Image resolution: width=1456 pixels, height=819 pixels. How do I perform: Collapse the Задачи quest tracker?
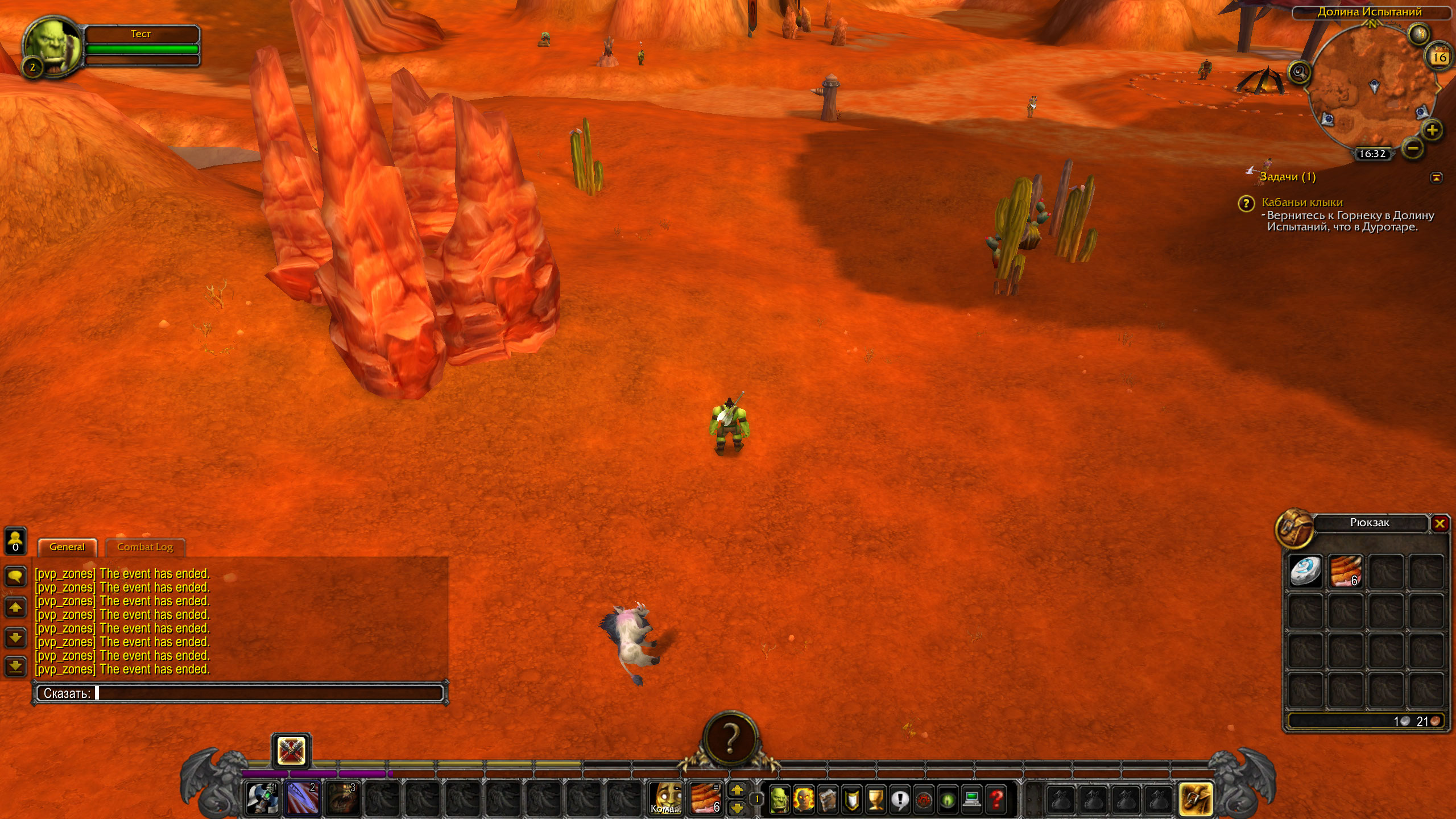pos(1436,177)
